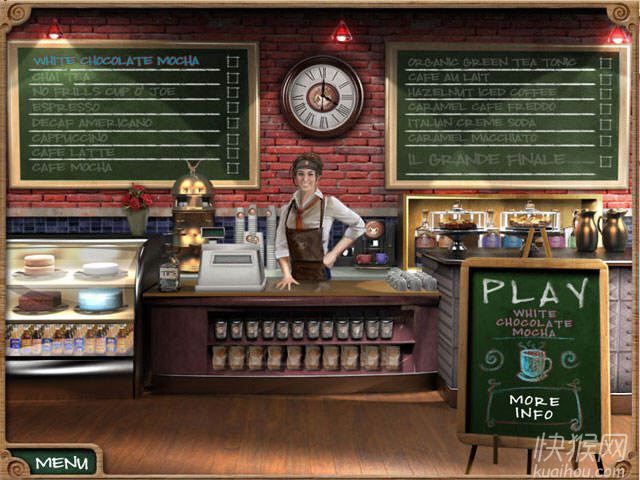Pick the Espresso level entry
Screen dimensions: 640x480
pos(66,106)
